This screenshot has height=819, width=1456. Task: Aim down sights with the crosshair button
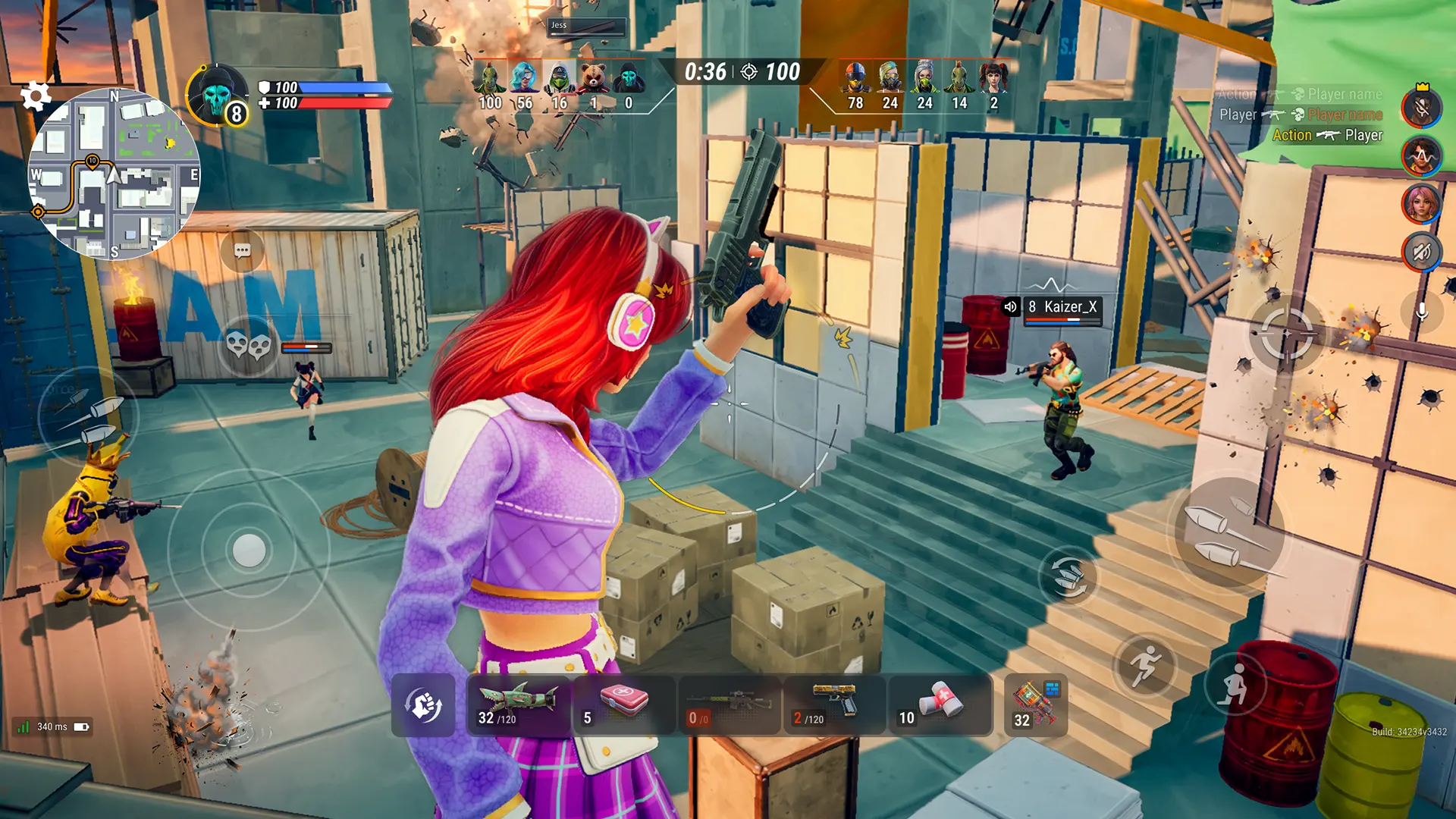point(1286,334)
